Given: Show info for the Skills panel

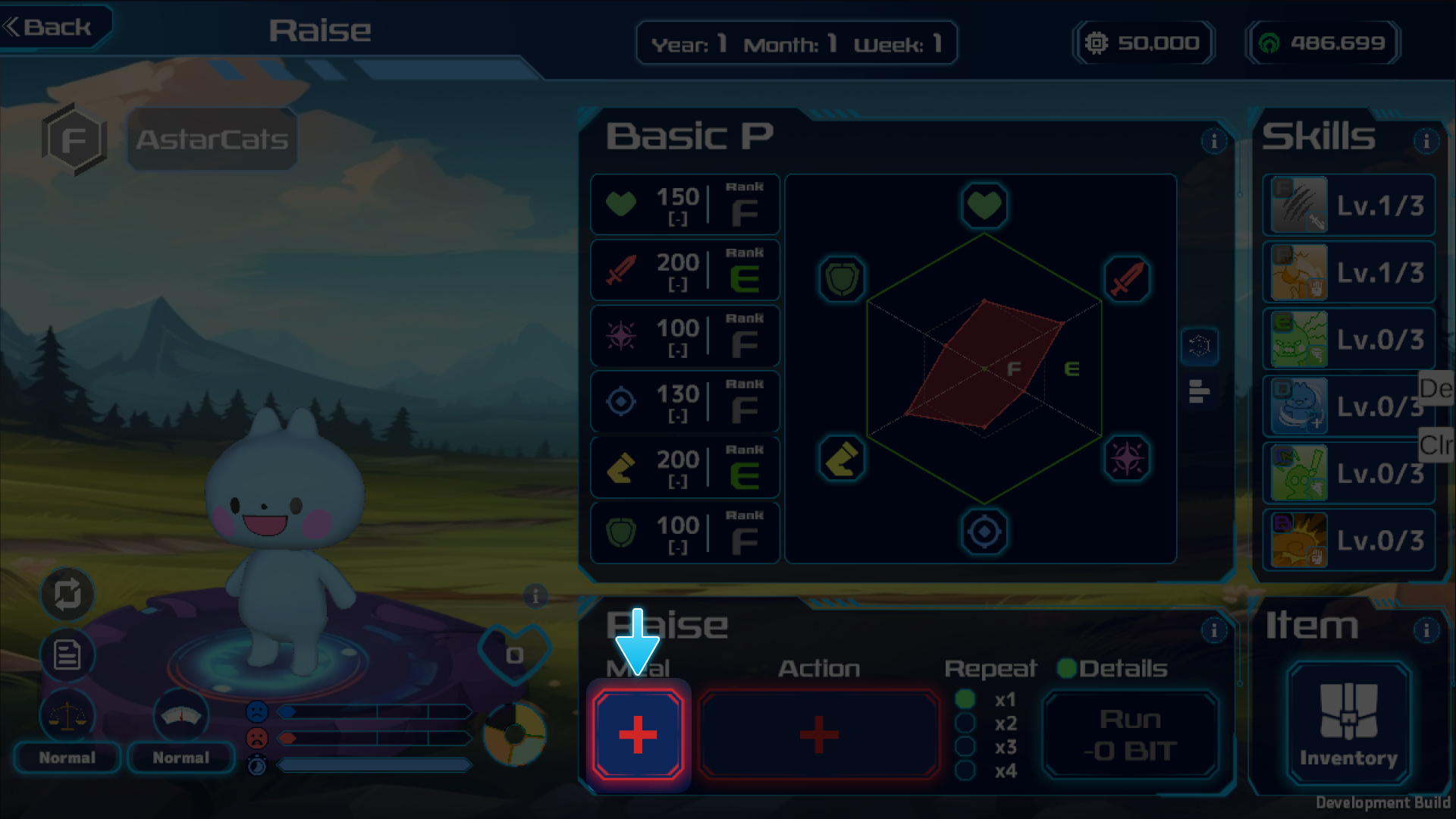Looking at the screenshot, I should [1426, 141].
